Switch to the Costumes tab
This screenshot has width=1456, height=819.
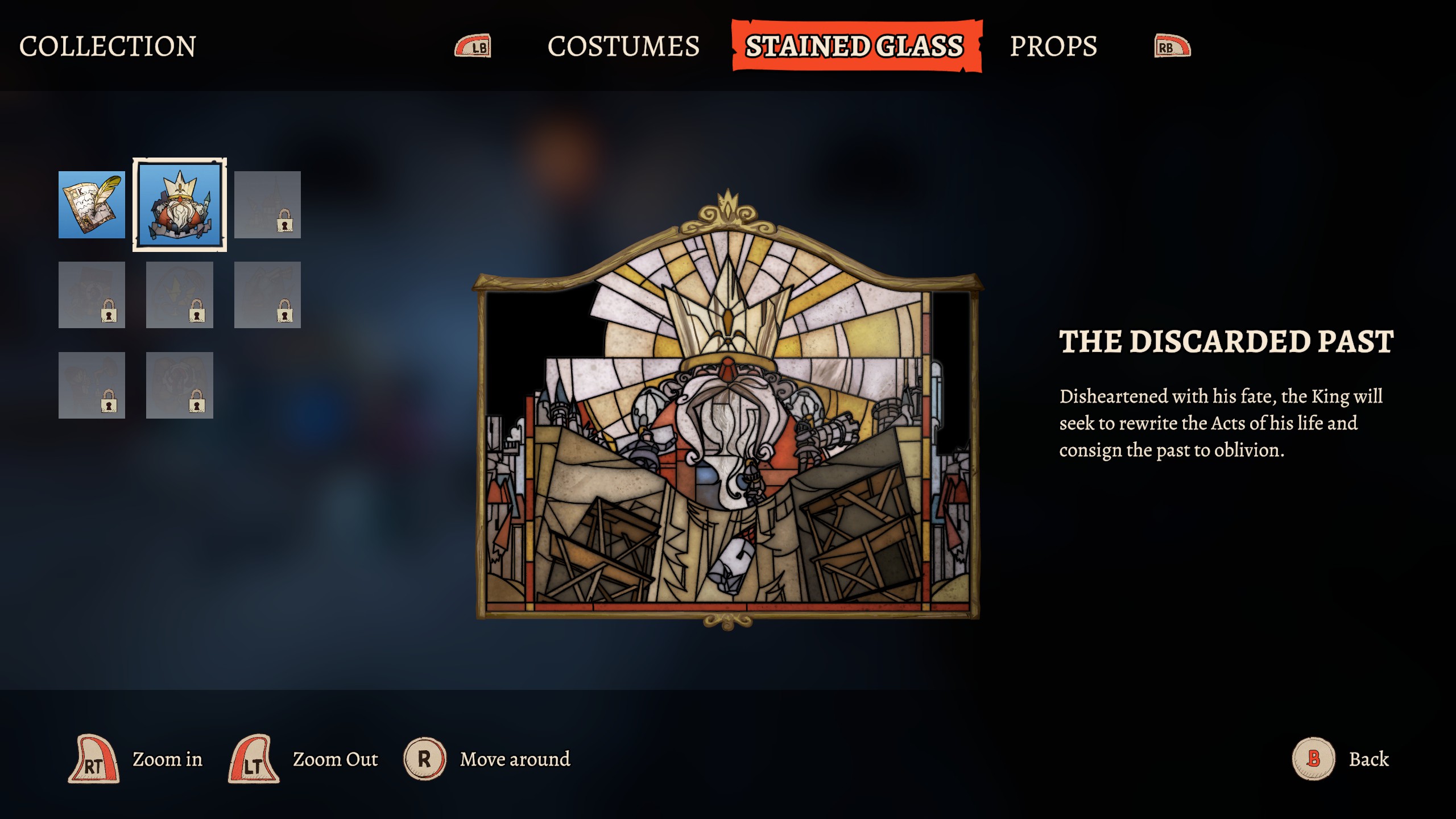[623, 46]
